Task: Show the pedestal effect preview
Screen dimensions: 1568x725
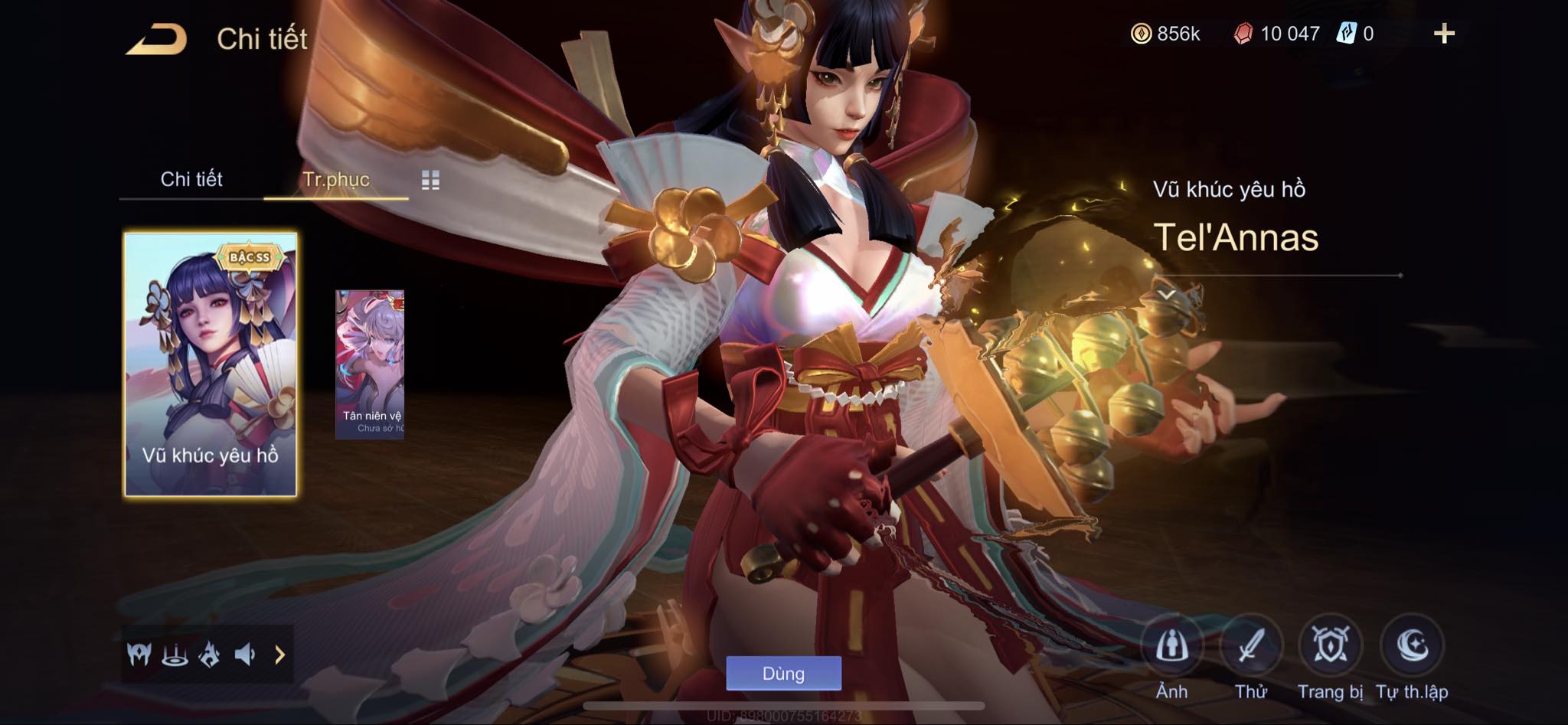Action: (x=175, y=655)
